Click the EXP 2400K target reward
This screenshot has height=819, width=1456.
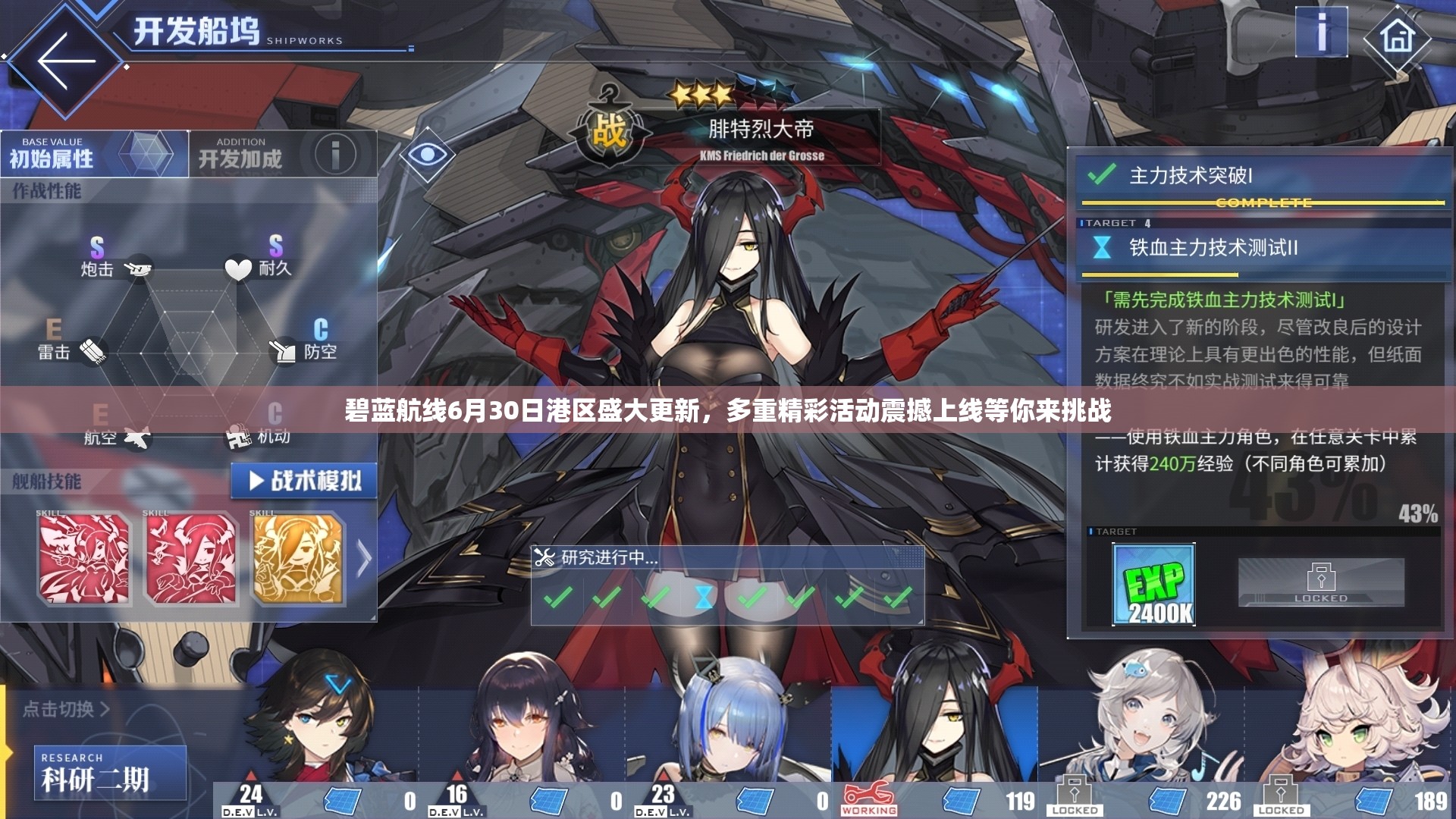1153,585
